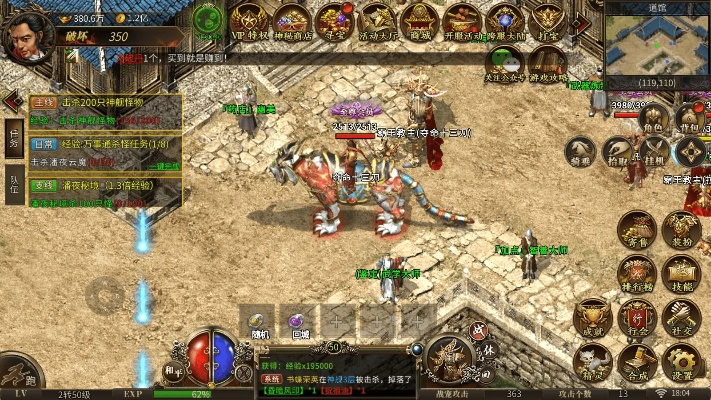Open the 神秘商店 mystery shop

coord(291,20)
